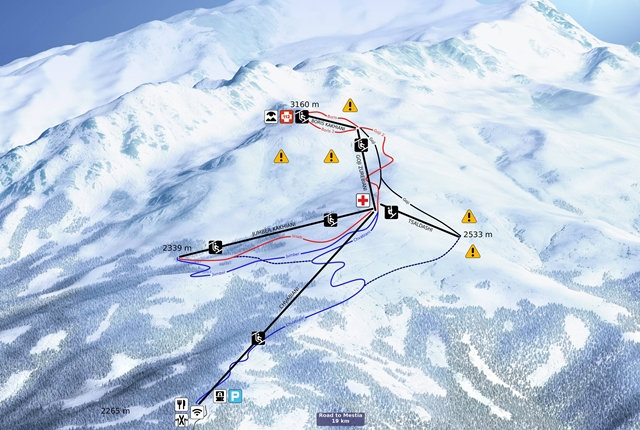Select the train station marker beside parking
The image size is (640, 430).
pos(219,396)
